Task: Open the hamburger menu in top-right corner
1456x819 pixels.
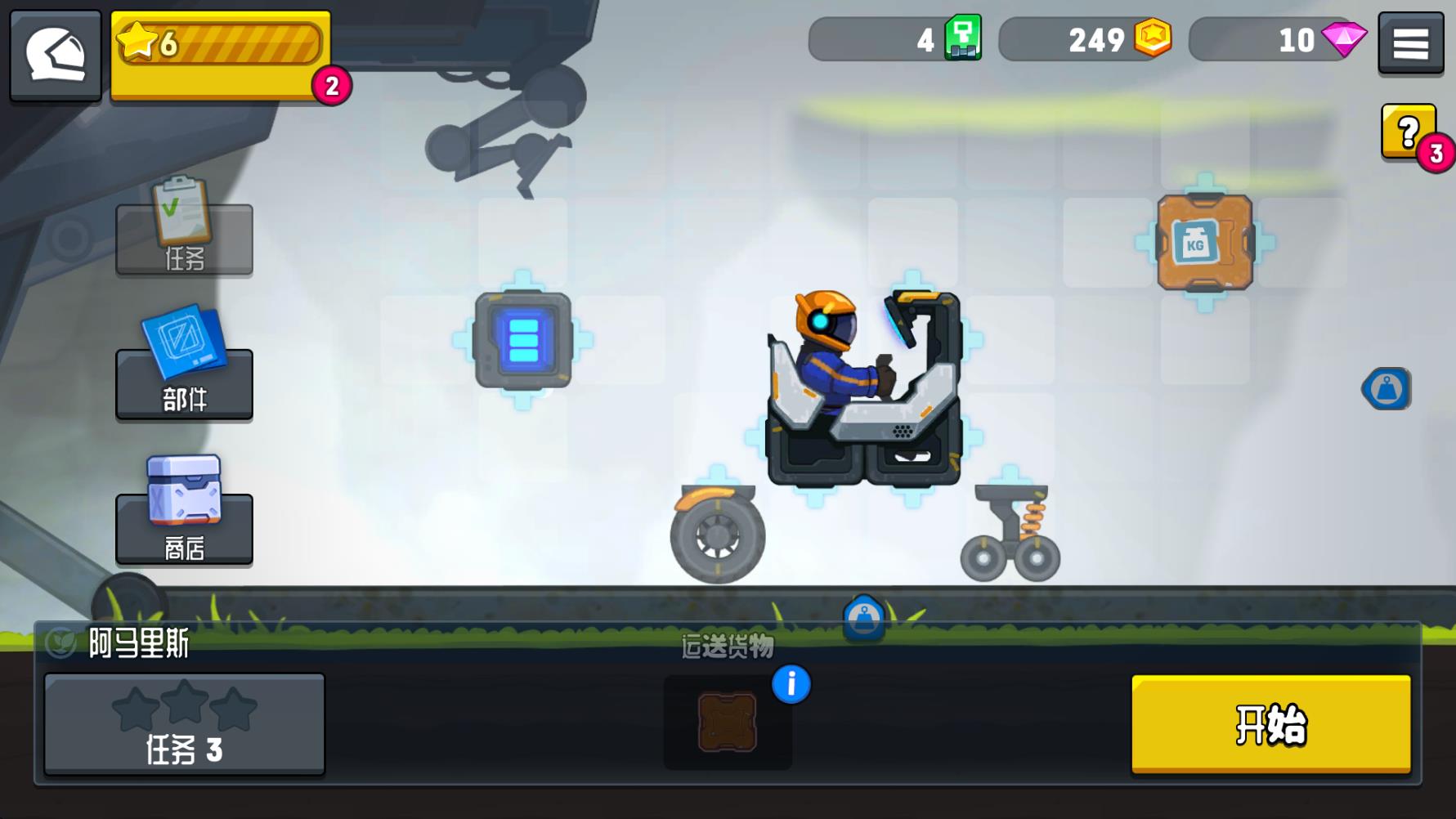Action: (1410, 44)
